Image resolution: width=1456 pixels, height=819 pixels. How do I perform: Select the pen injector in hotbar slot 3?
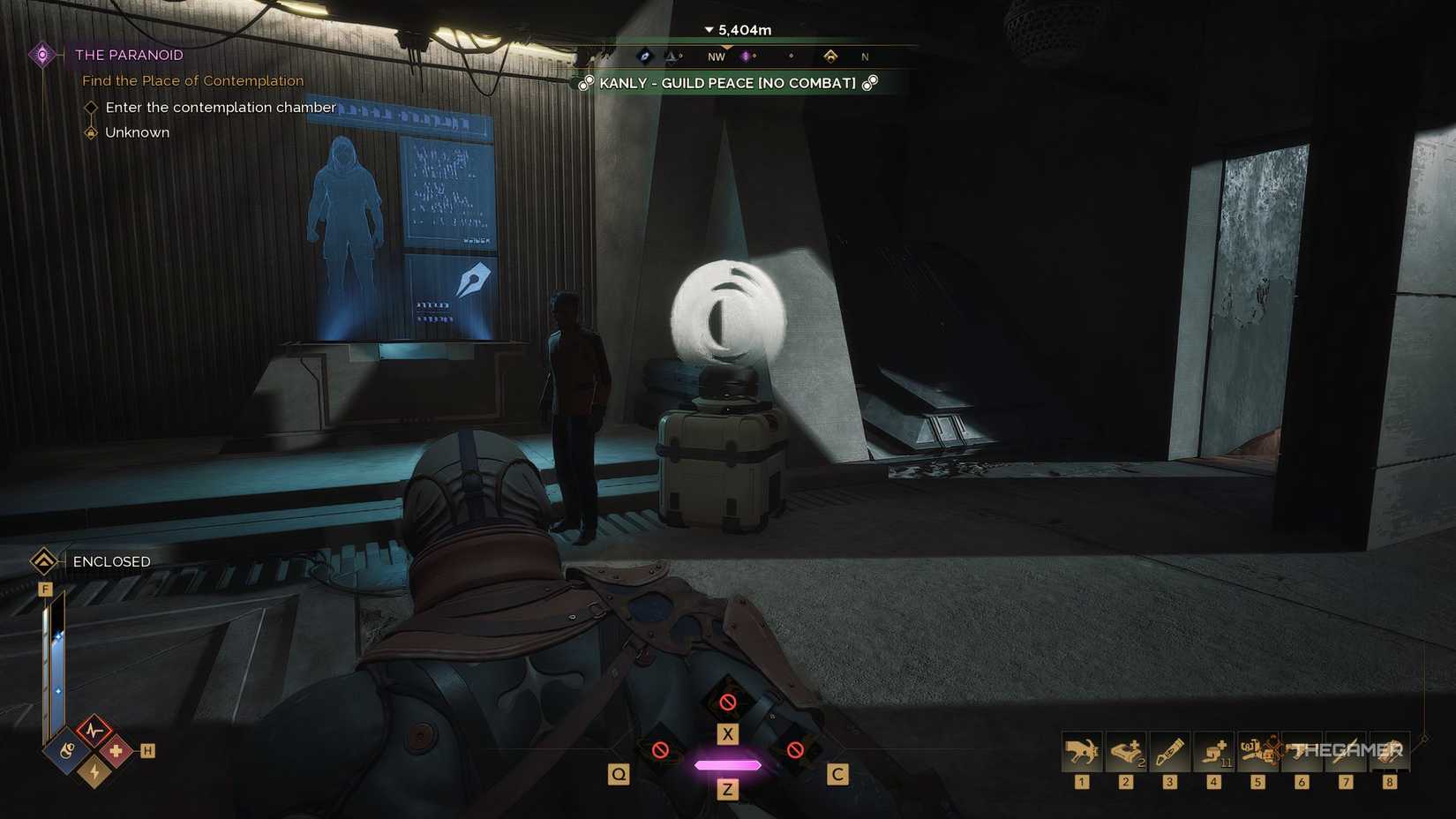pos(1169,751)
